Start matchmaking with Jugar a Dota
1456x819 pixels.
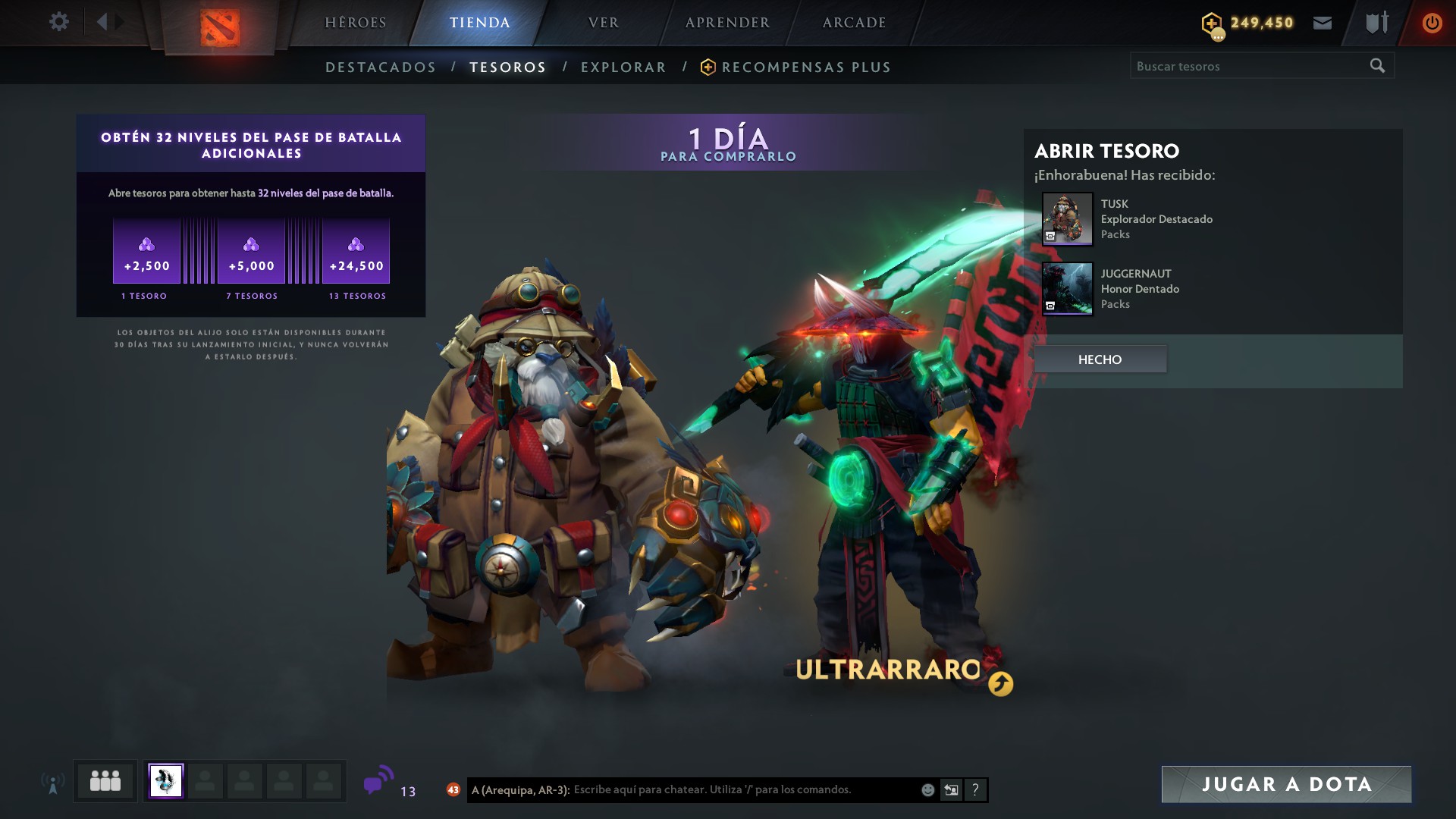(1286, 784)
